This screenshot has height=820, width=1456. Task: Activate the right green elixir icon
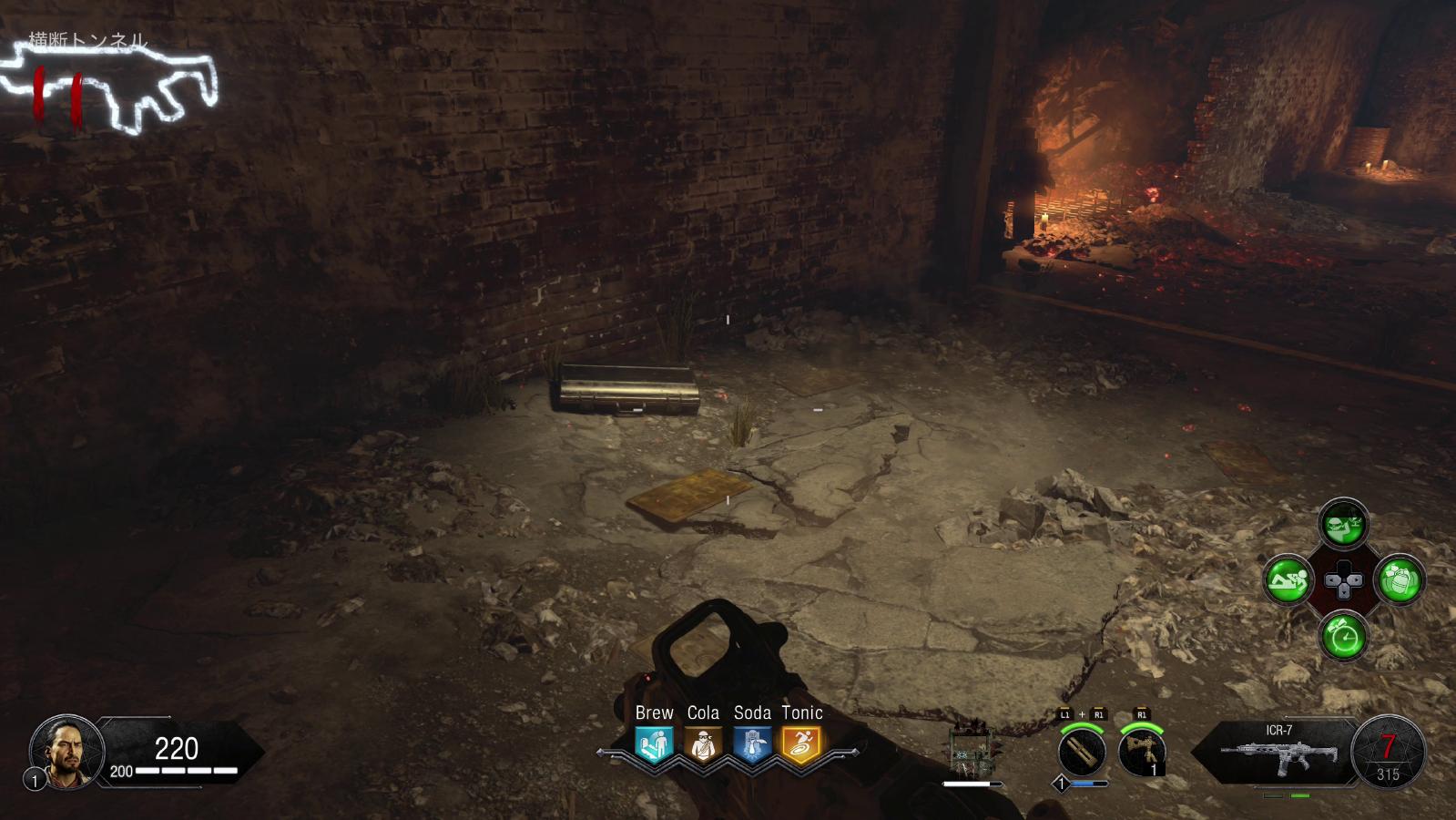click(1400, 579)
